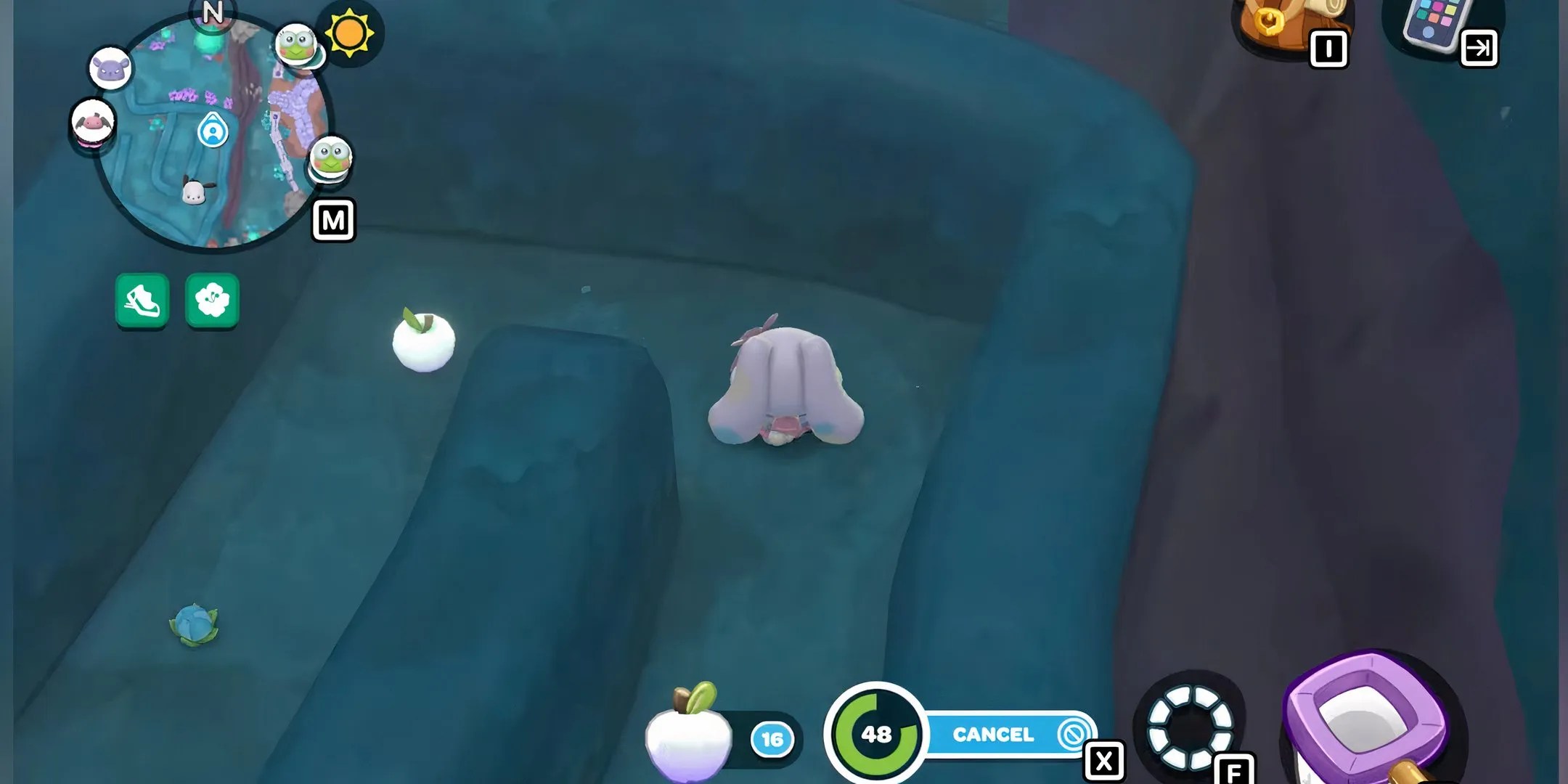
Task: Open inventory via the I keybind badge
Action: pos(1328,49)
